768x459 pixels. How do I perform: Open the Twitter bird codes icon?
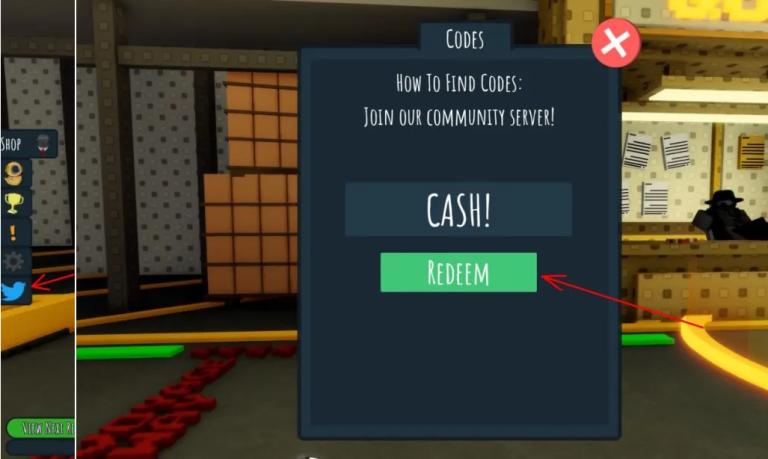click(x=14, y=291)
